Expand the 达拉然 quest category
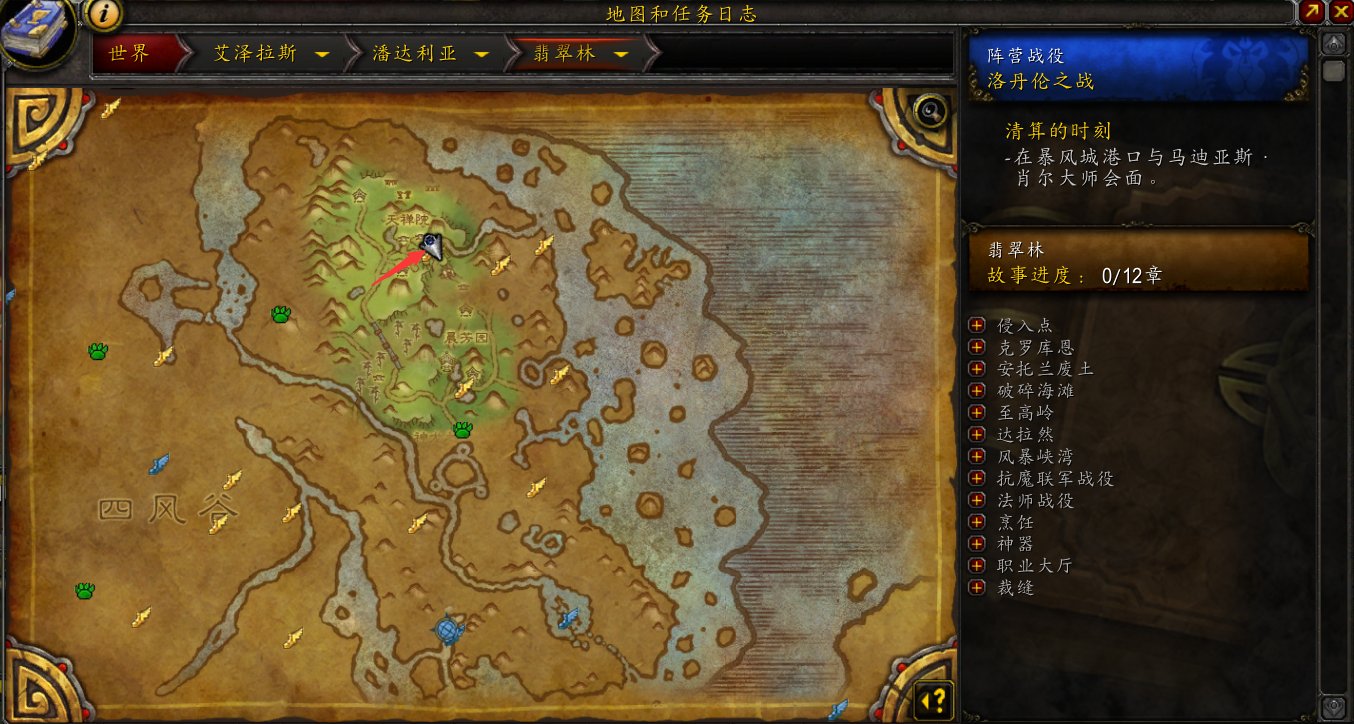1354x724 pixels. point(977,435)
